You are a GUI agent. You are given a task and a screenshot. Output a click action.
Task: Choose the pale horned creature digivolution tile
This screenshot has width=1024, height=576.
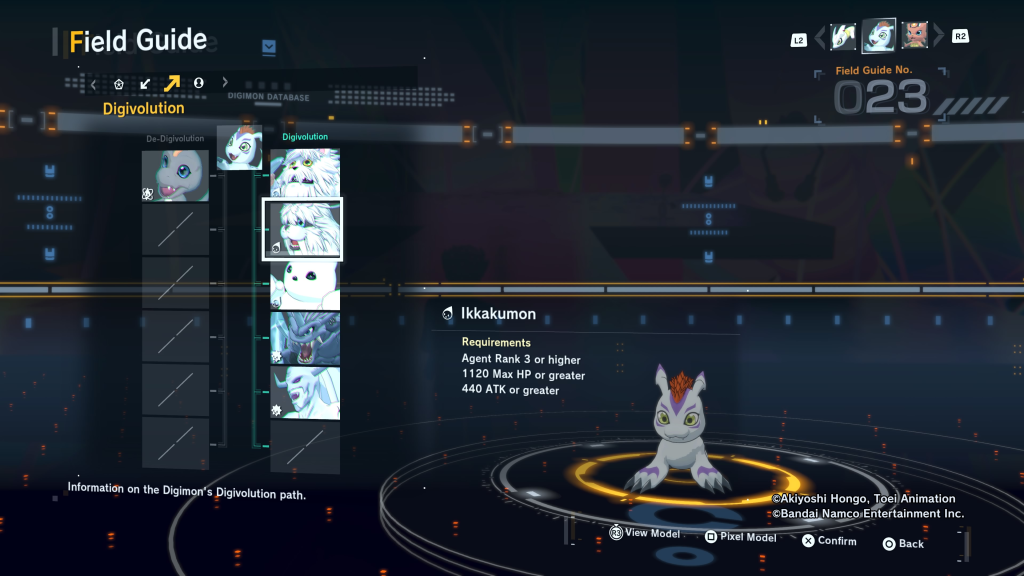[305, 392]
